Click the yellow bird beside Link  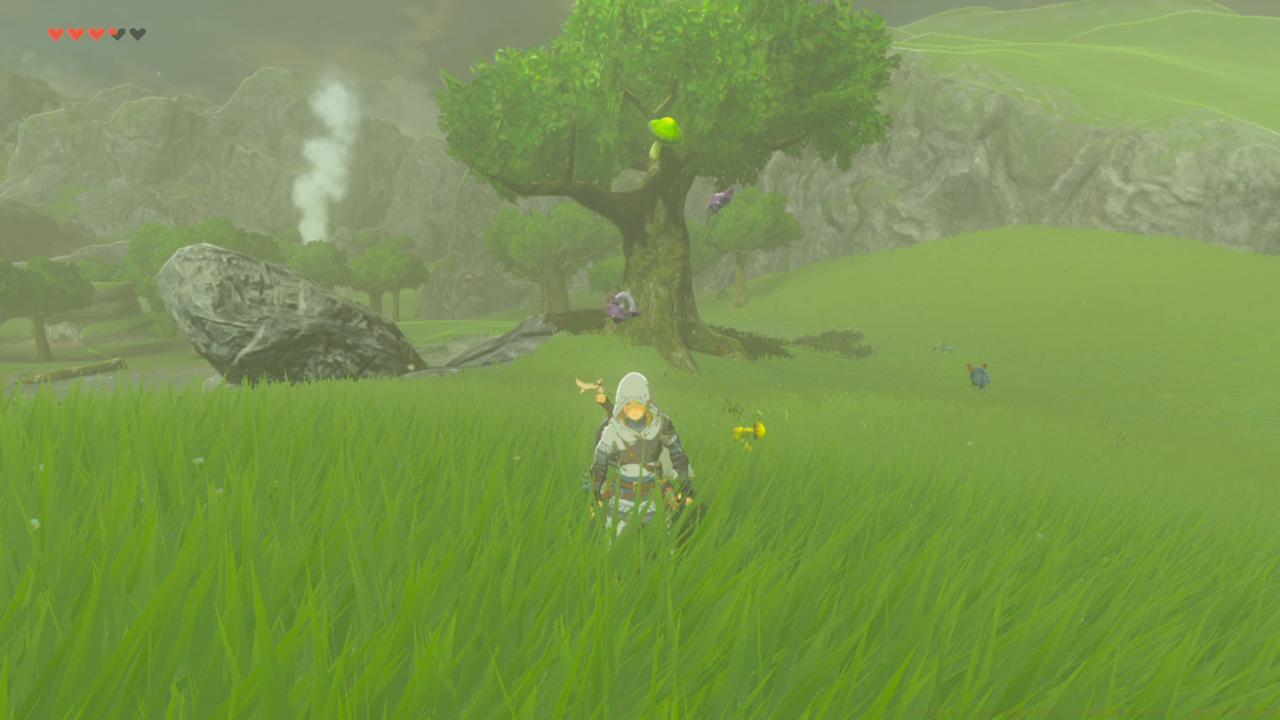[748, 430]
